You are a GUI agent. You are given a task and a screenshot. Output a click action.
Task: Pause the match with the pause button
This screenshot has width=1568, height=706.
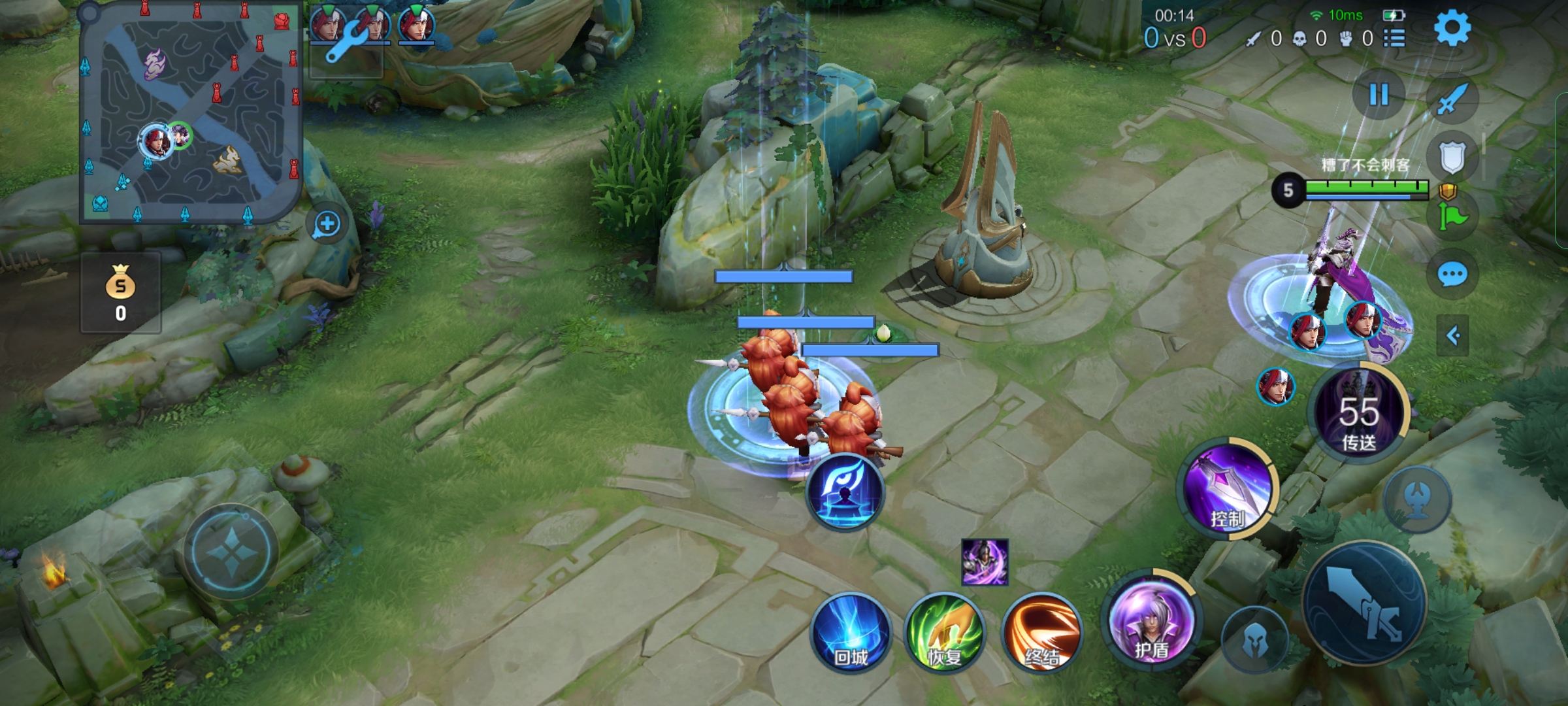(1379, 95)
